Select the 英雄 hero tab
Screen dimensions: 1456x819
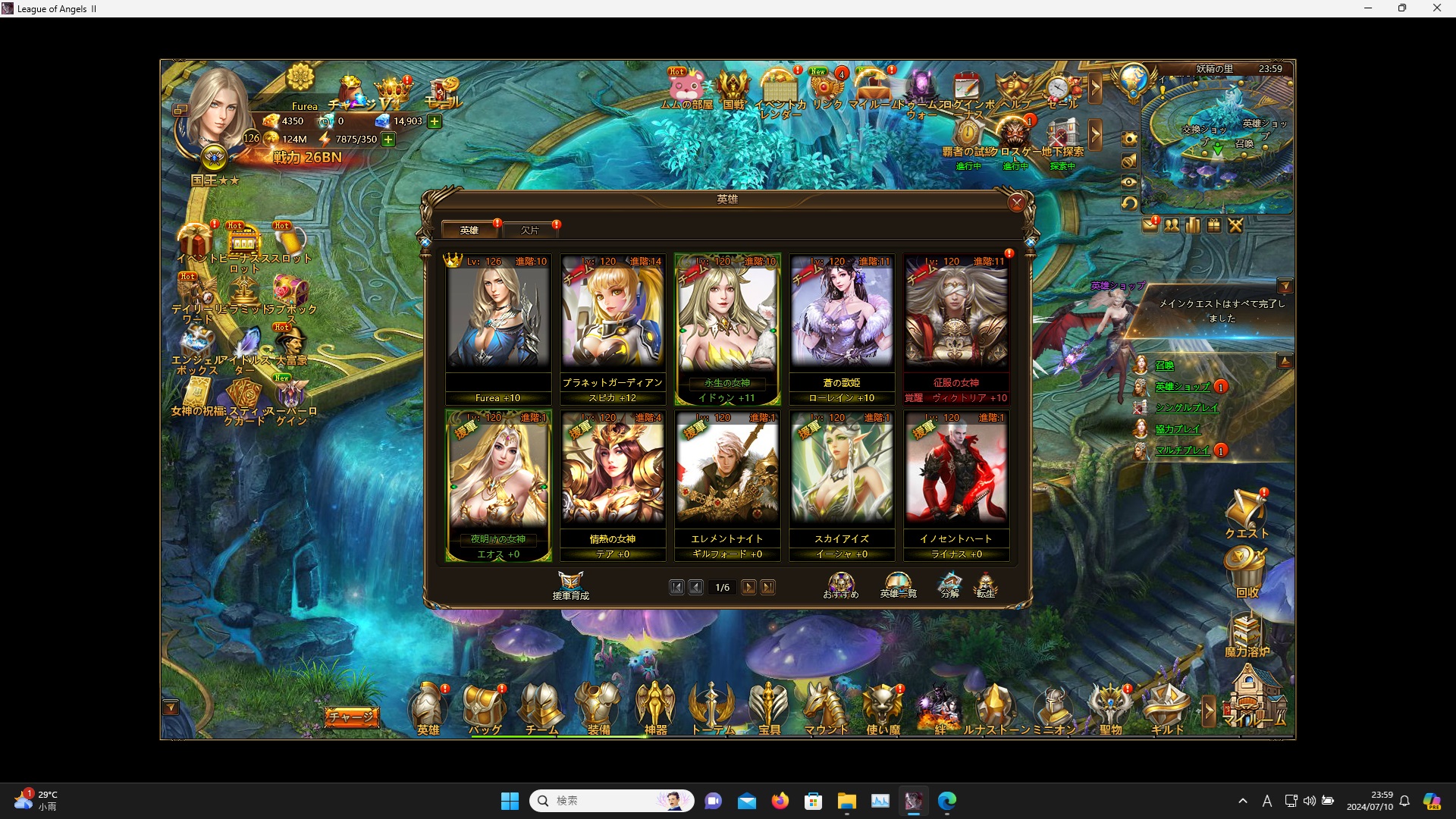[x=469, y=230]
